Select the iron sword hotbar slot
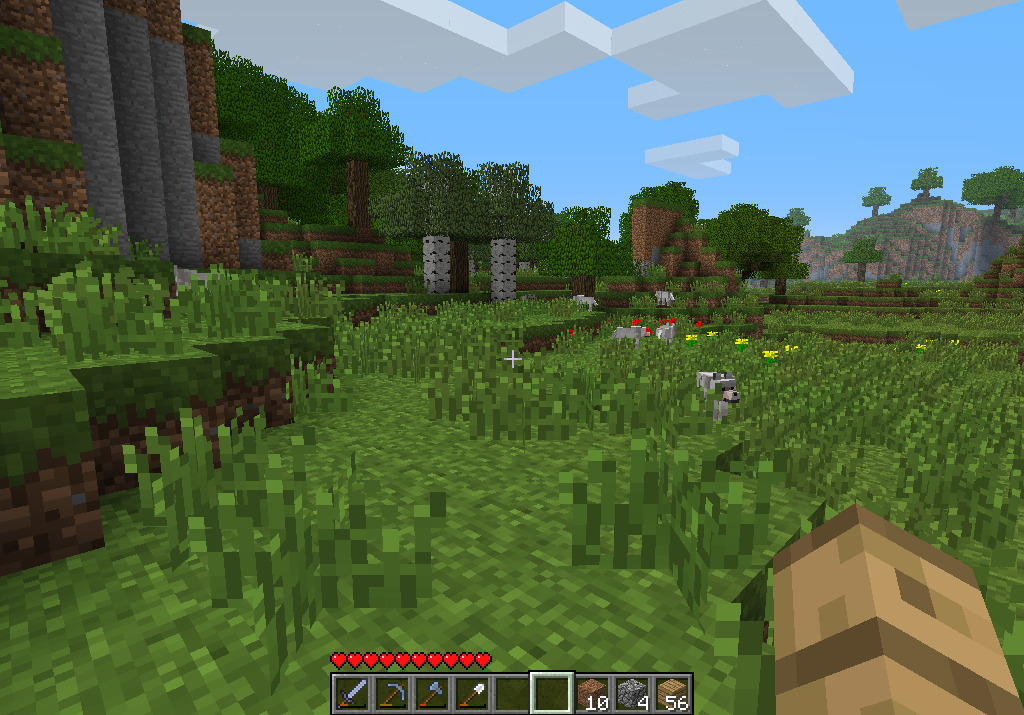 (x=351, y=692)
